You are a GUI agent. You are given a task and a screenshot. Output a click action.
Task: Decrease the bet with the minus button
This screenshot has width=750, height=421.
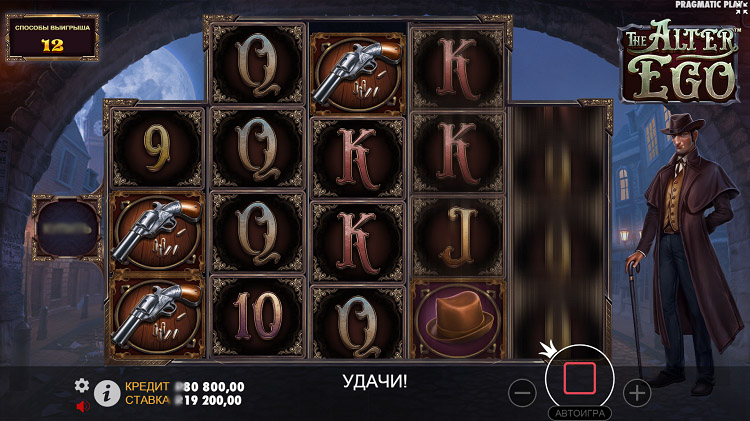[523, 393]
